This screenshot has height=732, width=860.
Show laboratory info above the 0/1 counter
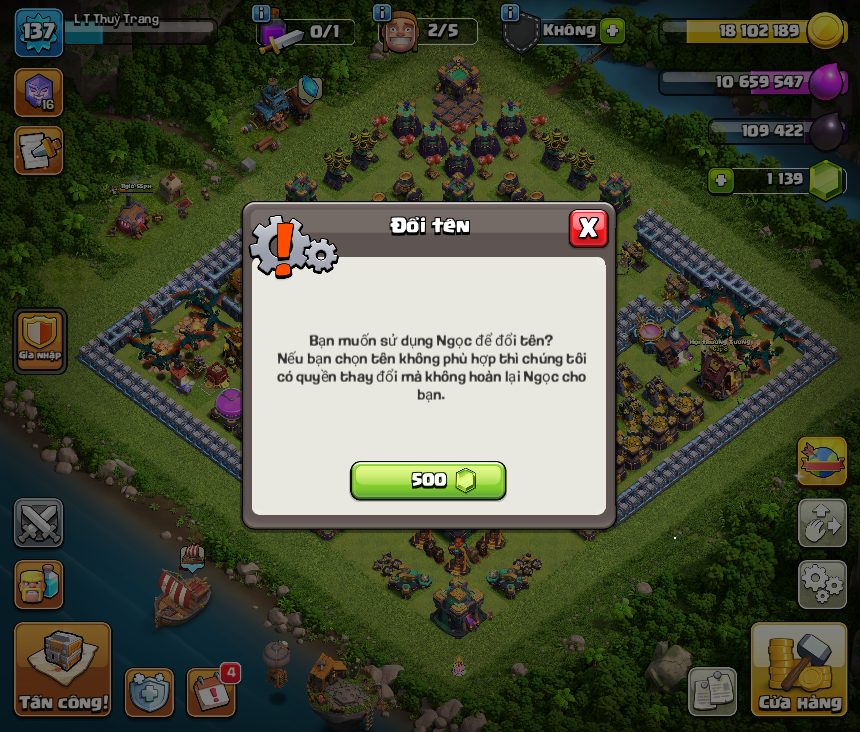click(x=261, y=13)
